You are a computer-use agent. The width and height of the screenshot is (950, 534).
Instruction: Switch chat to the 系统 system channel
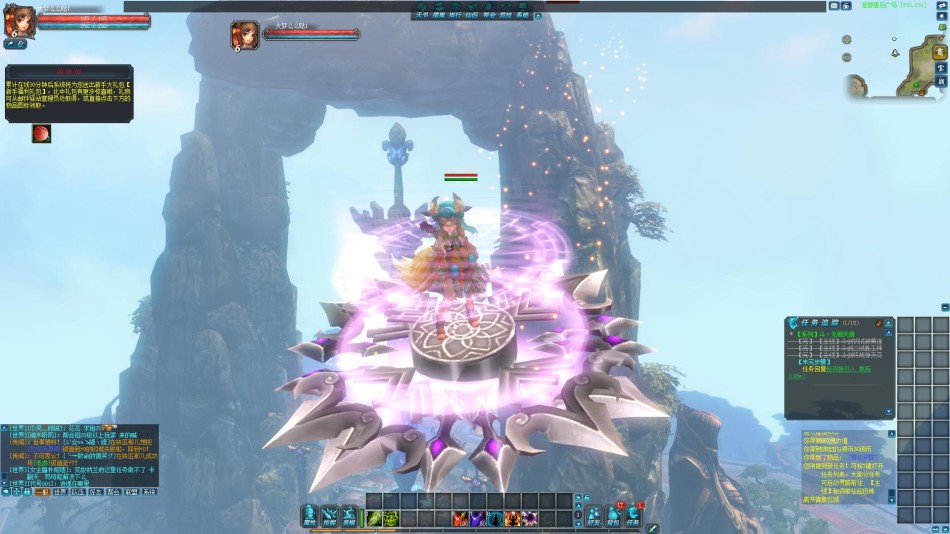(148, 492)
